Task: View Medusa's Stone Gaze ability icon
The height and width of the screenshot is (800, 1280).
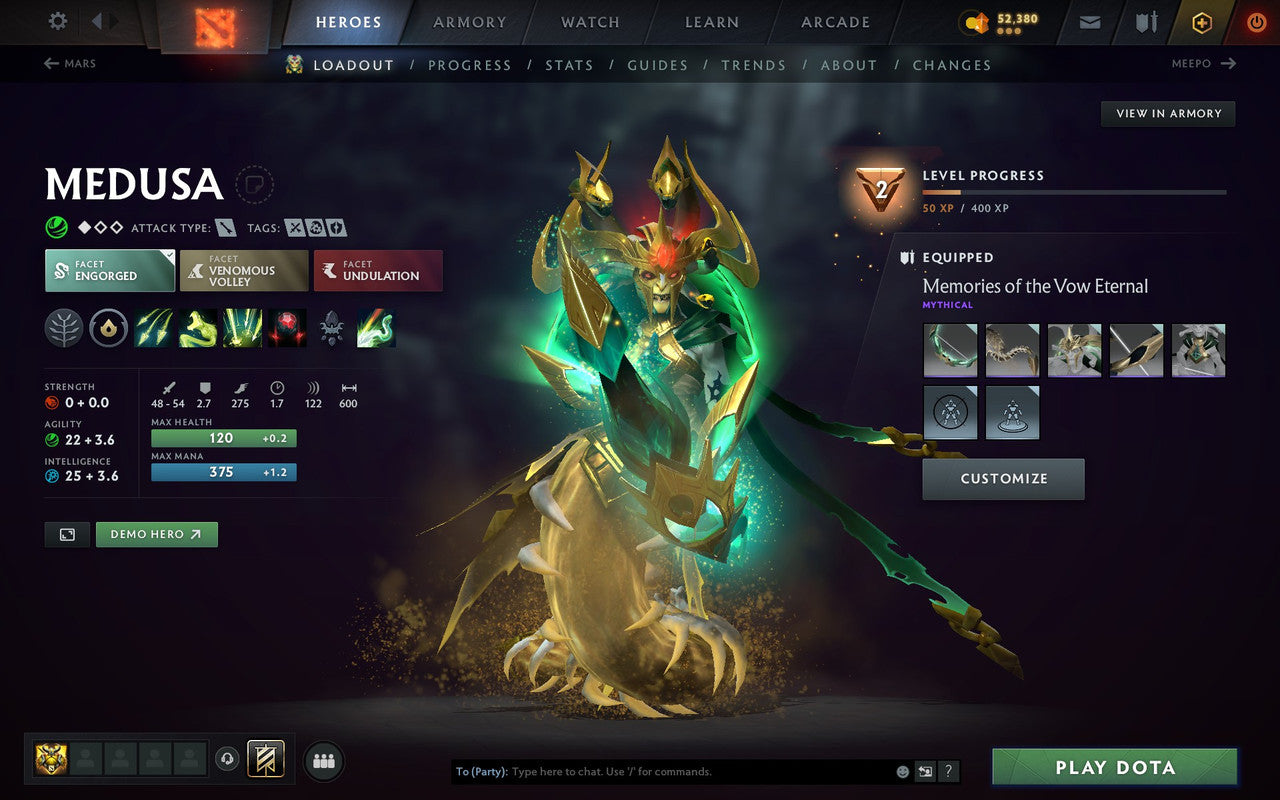Action: click(289, 327)
